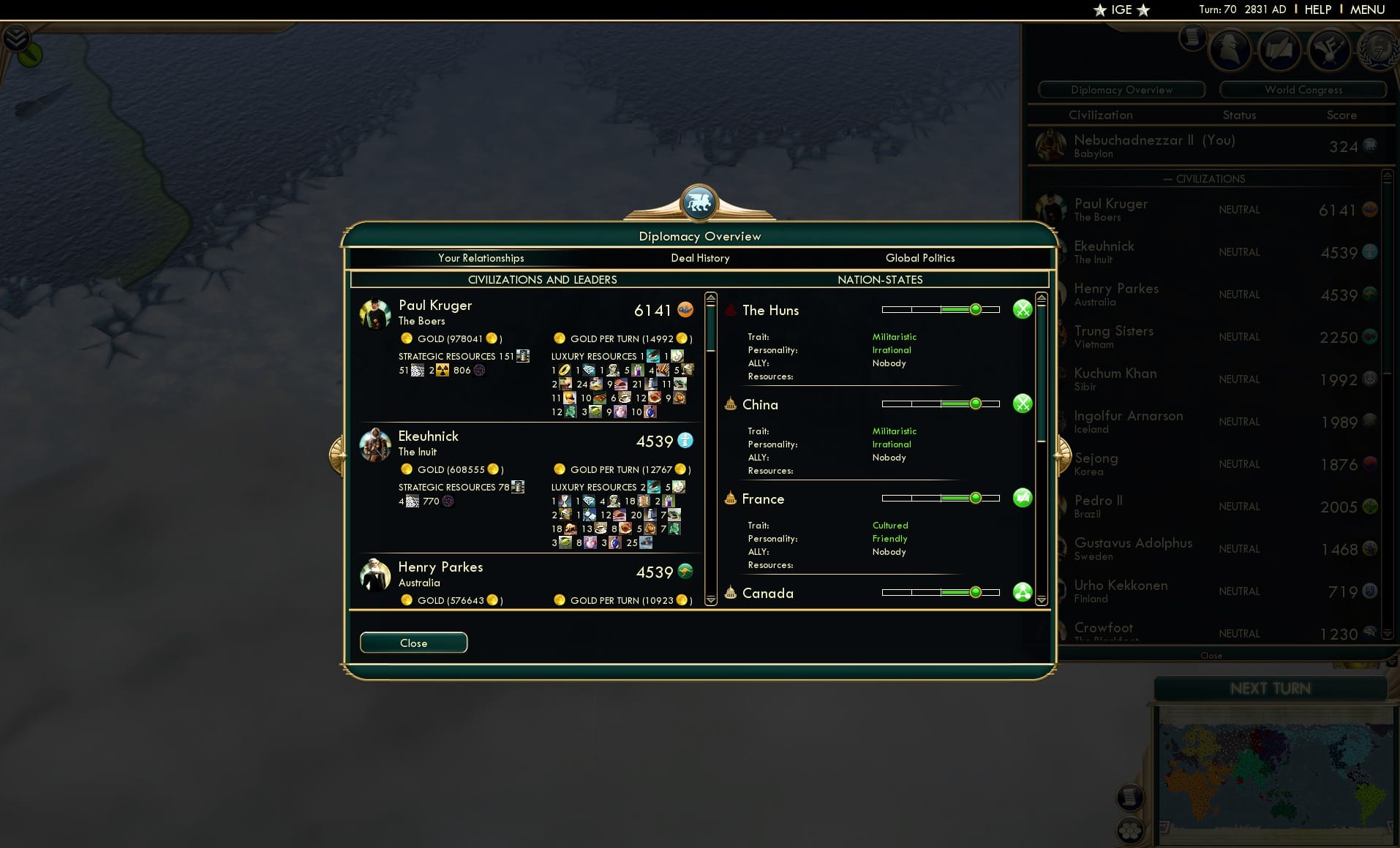
Task: Select Ekeuhnick's leader portrait
Action: (375, 445)
